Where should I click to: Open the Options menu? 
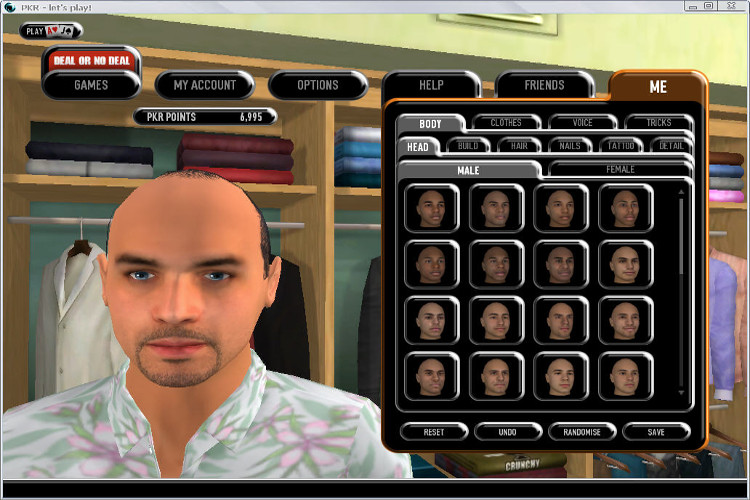tap(317, 85)
